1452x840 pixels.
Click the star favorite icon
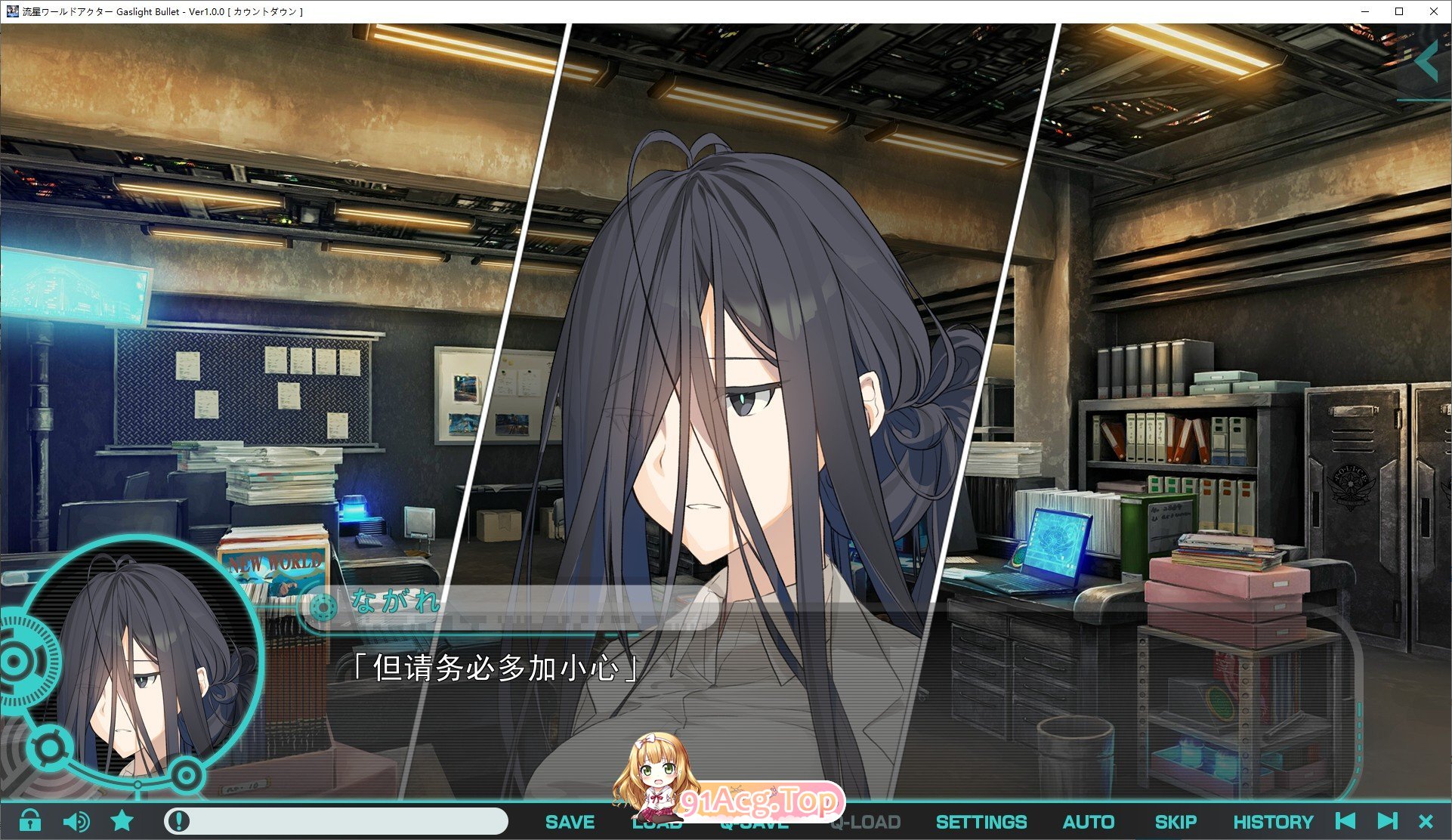tap(121, 821)
